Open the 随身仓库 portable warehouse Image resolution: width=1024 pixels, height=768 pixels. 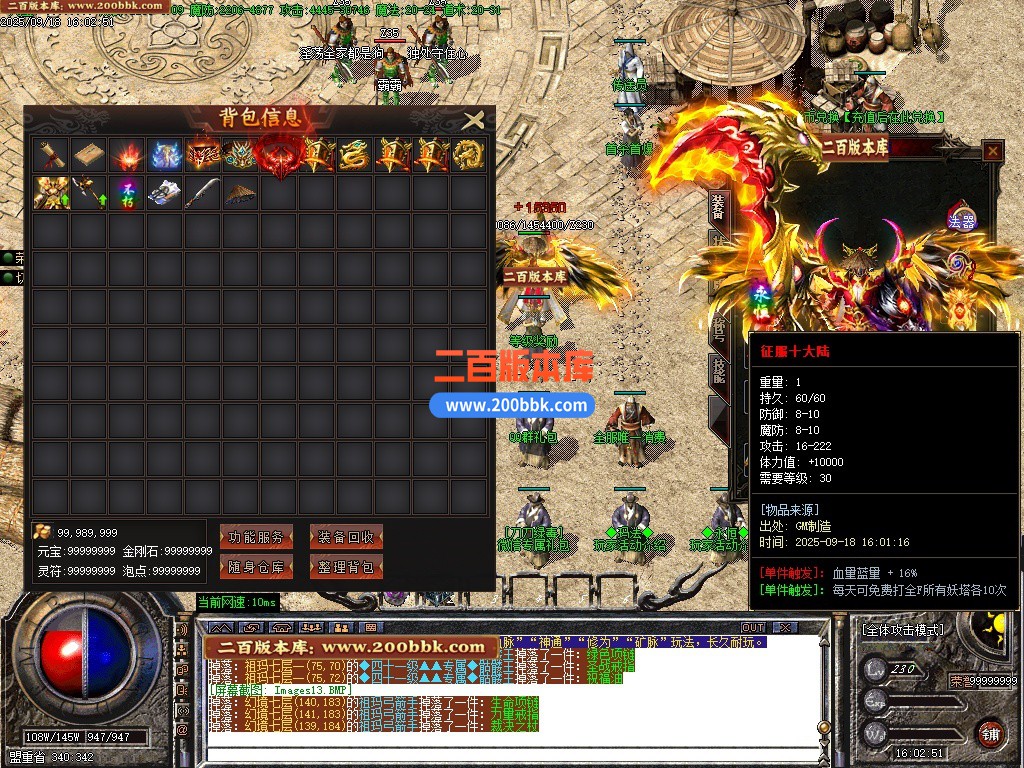(x=256, y=567)
